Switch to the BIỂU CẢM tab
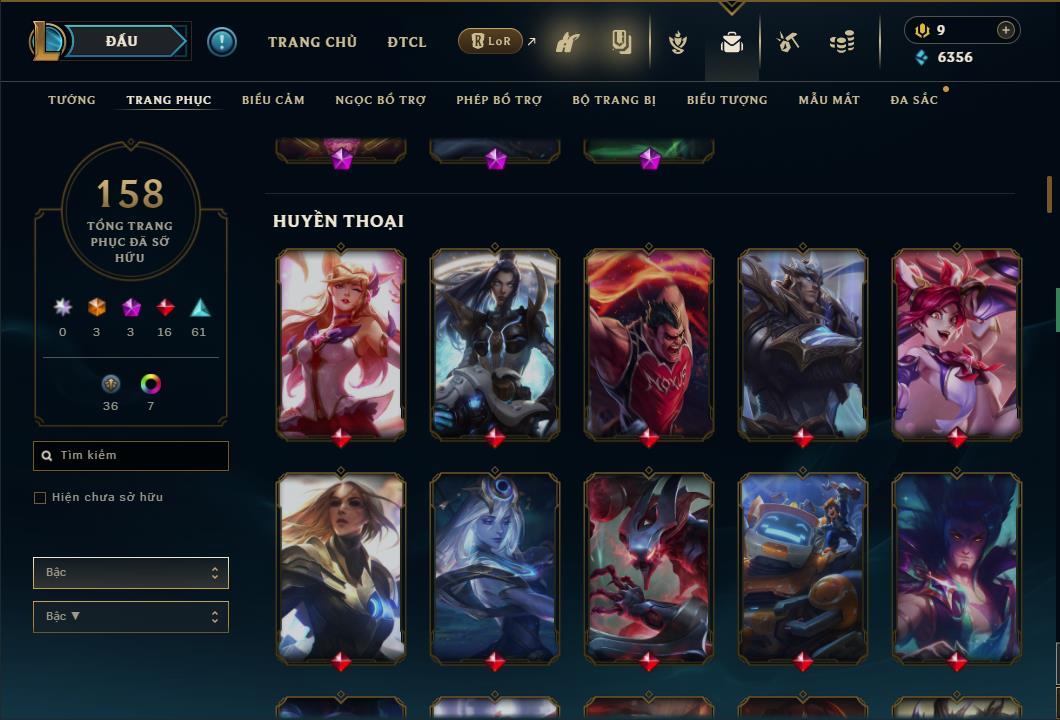 click(x=273, y=100)
